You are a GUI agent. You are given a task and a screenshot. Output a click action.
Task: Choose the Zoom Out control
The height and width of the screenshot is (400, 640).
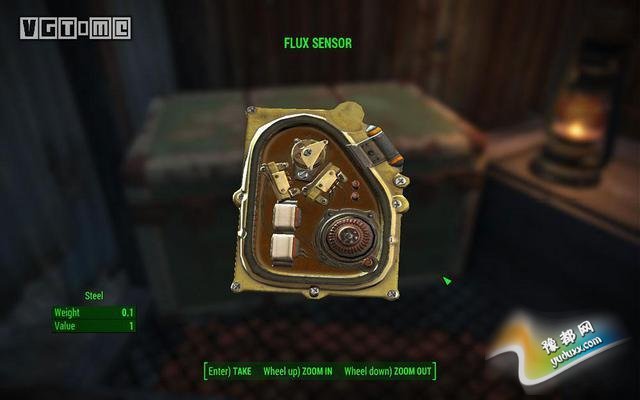[388, 372]
